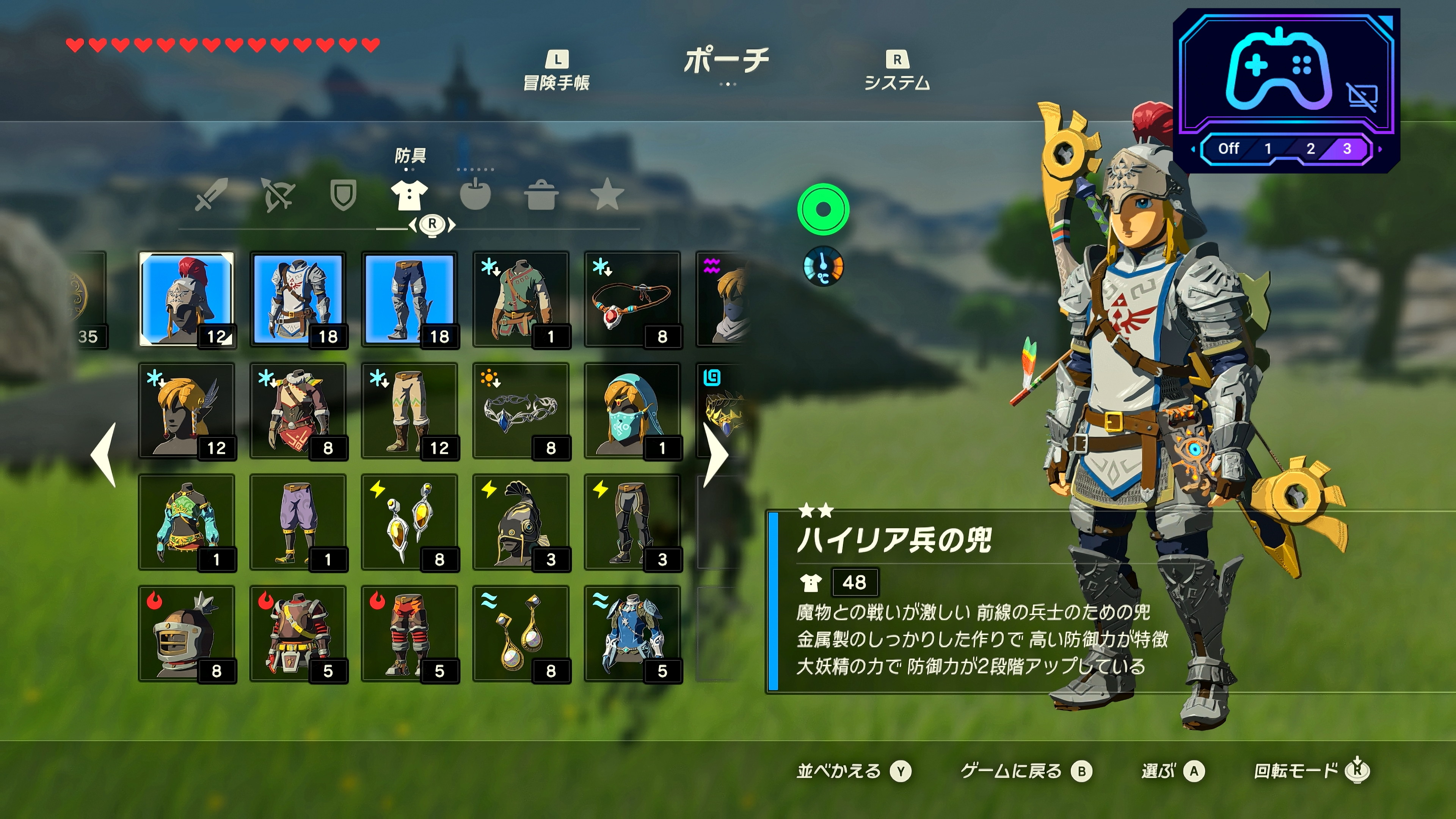Switch to the sword weapons tab
The width and height of the screenshot is (1456, 819).
click(x=212, y=195)
